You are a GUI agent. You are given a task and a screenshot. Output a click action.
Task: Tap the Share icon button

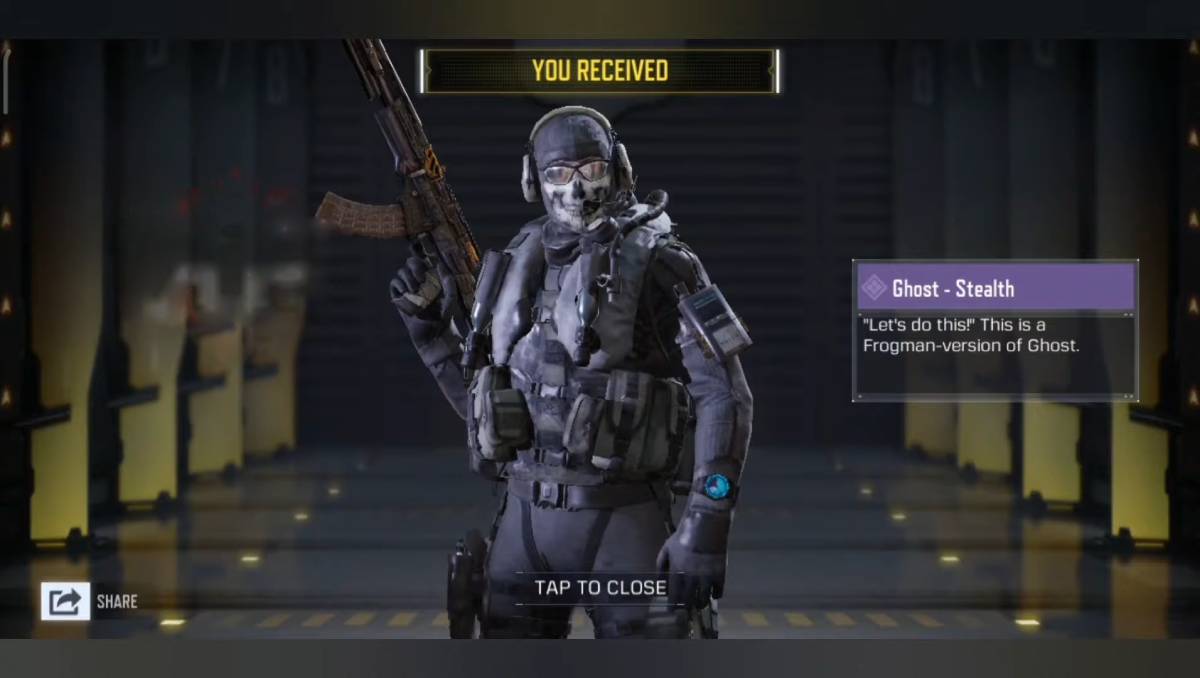pyautogui.click(x=65, y=601)
